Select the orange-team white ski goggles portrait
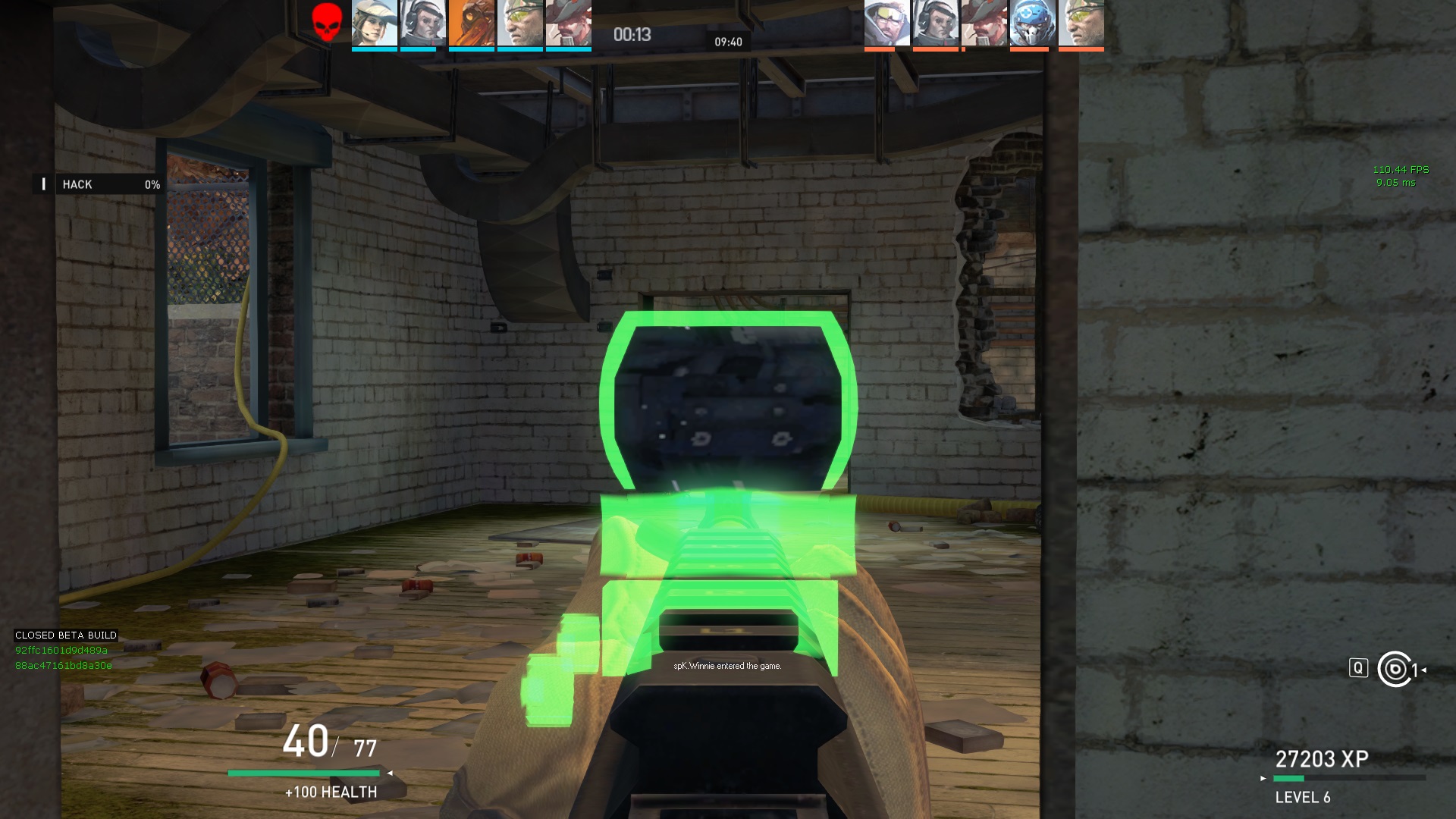1456x819 pixels. pos(886,23)
